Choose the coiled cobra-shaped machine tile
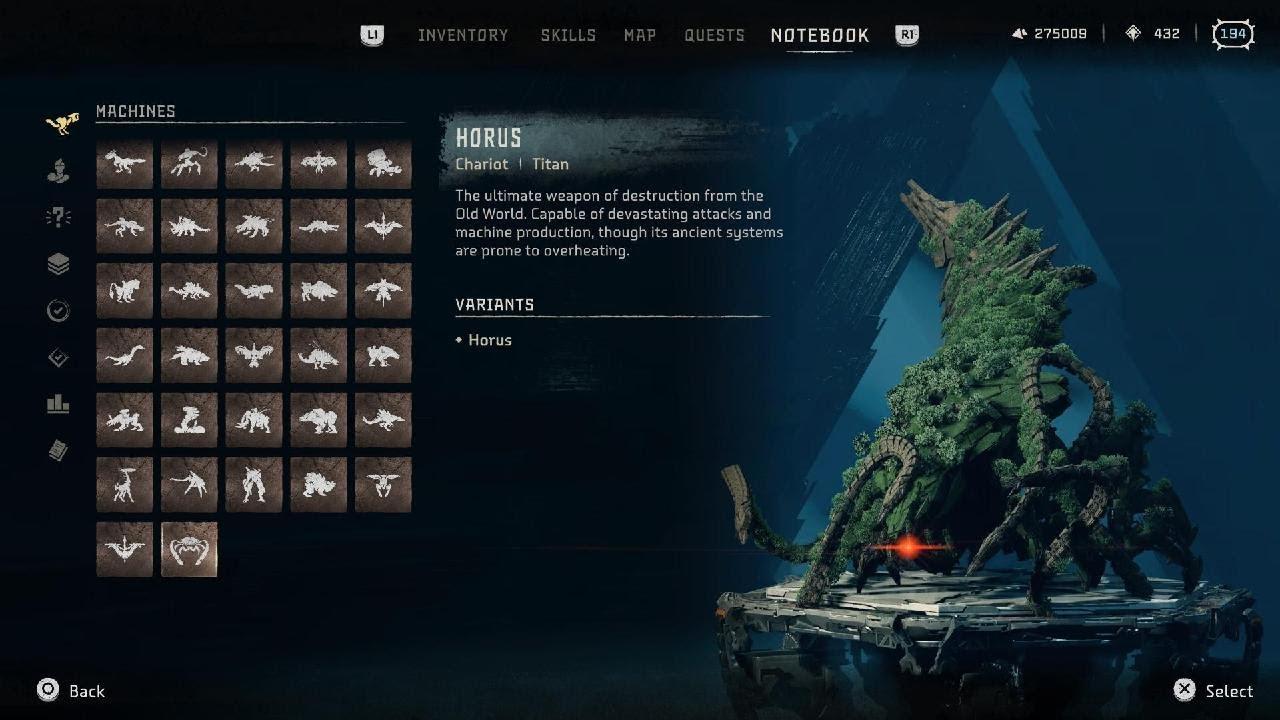The width and height of the screenshot is (1280, 720). coord(189,420)
